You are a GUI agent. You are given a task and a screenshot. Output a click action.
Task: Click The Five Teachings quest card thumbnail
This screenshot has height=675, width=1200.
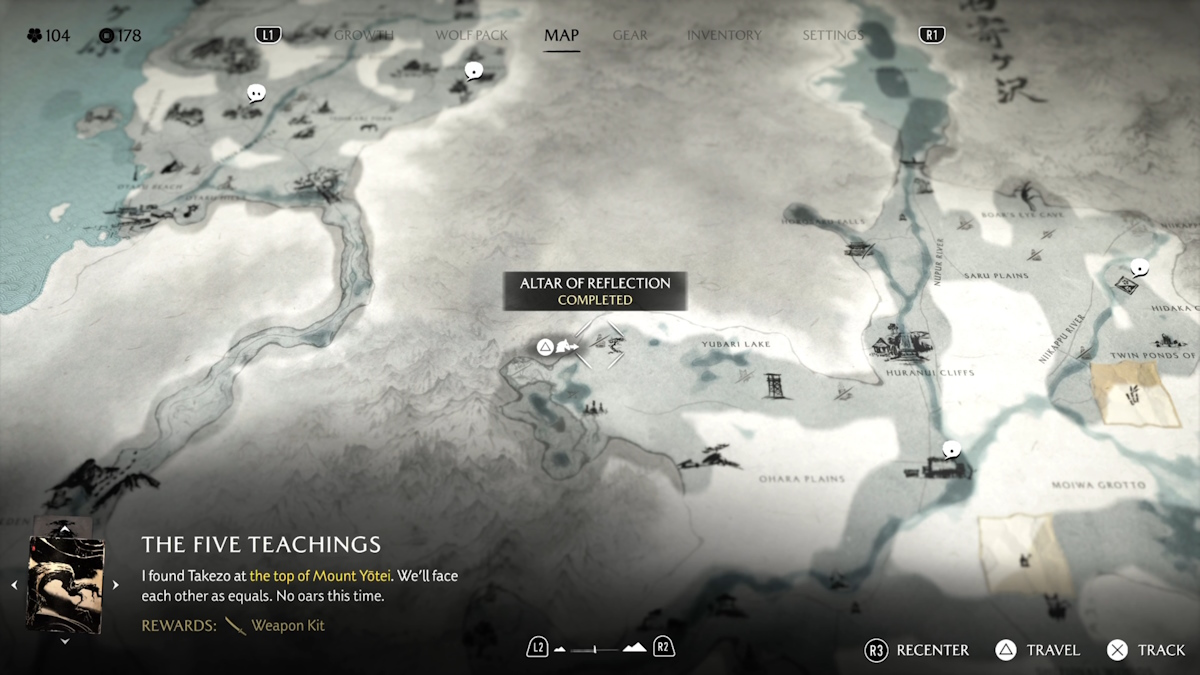pos(65,584)
